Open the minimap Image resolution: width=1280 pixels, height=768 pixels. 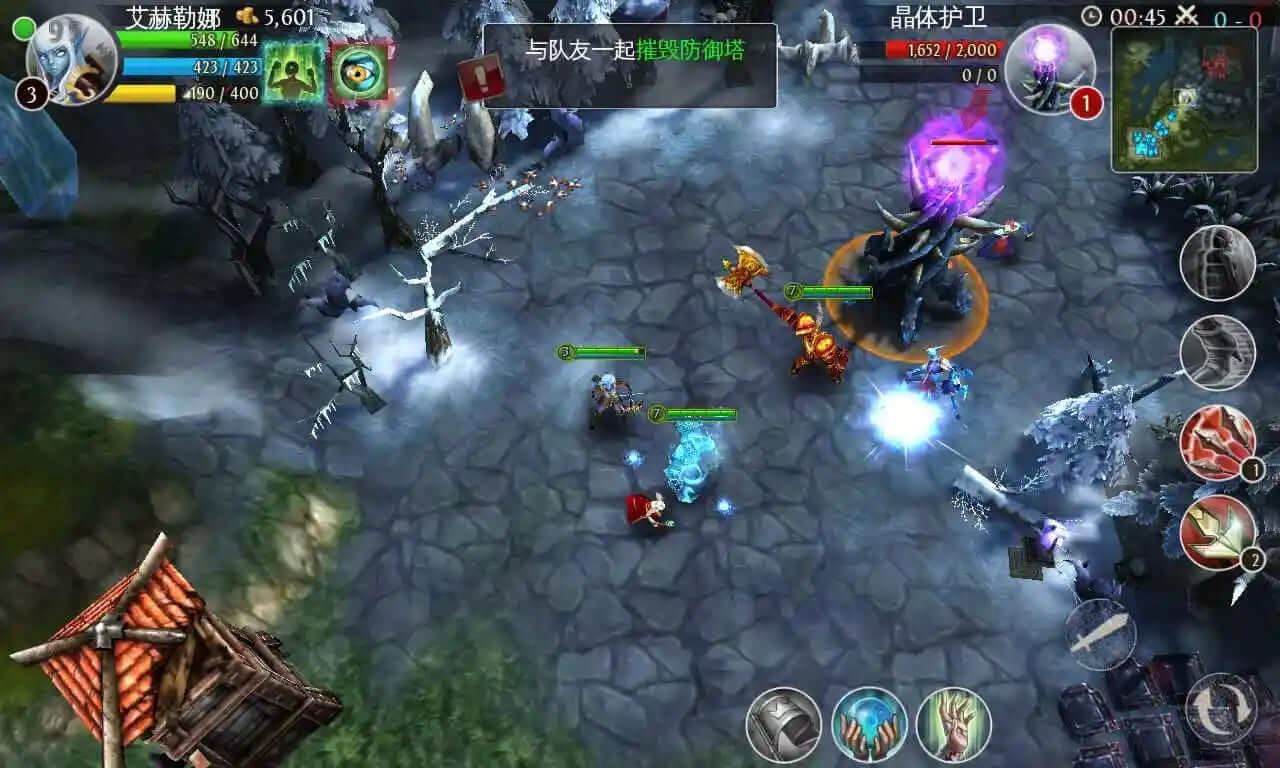pyautogui.click(x=1184, y=99)
